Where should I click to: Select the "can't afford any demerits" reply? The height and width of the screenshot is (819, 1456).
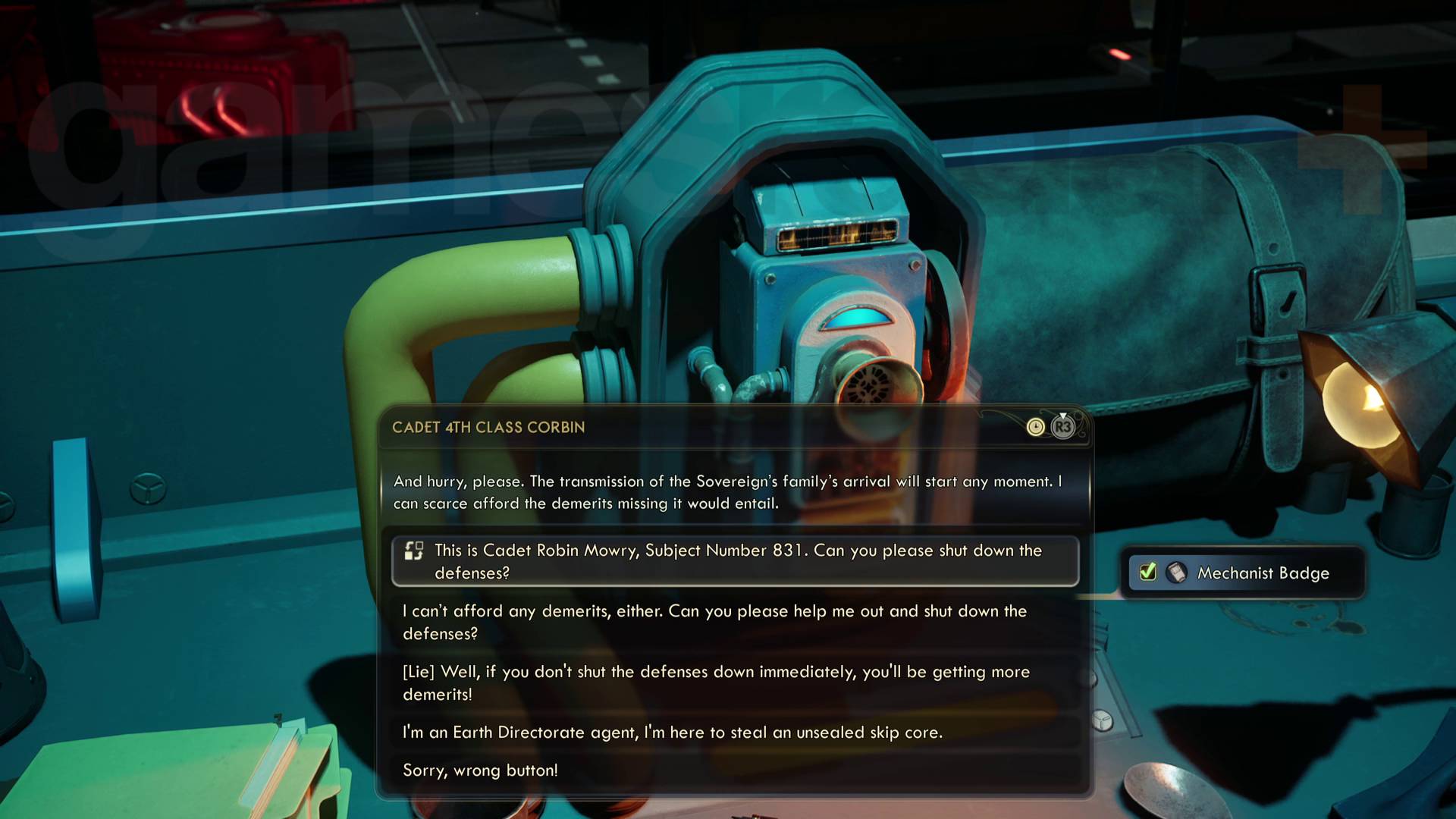[714, 622]
